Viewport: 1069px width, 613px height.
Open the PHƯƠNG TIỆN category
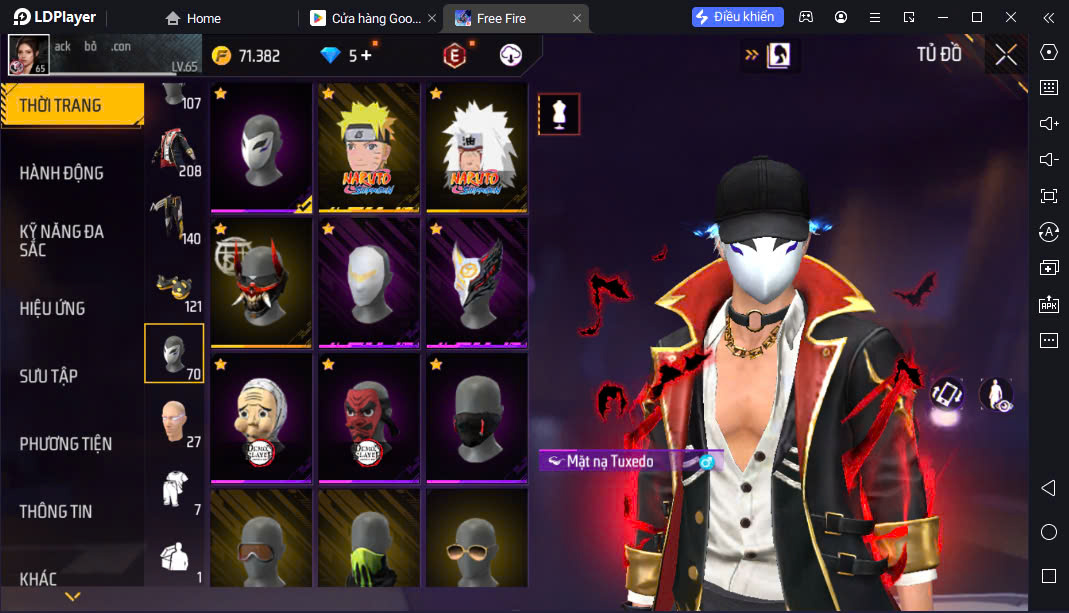click(x=66, y=443)
